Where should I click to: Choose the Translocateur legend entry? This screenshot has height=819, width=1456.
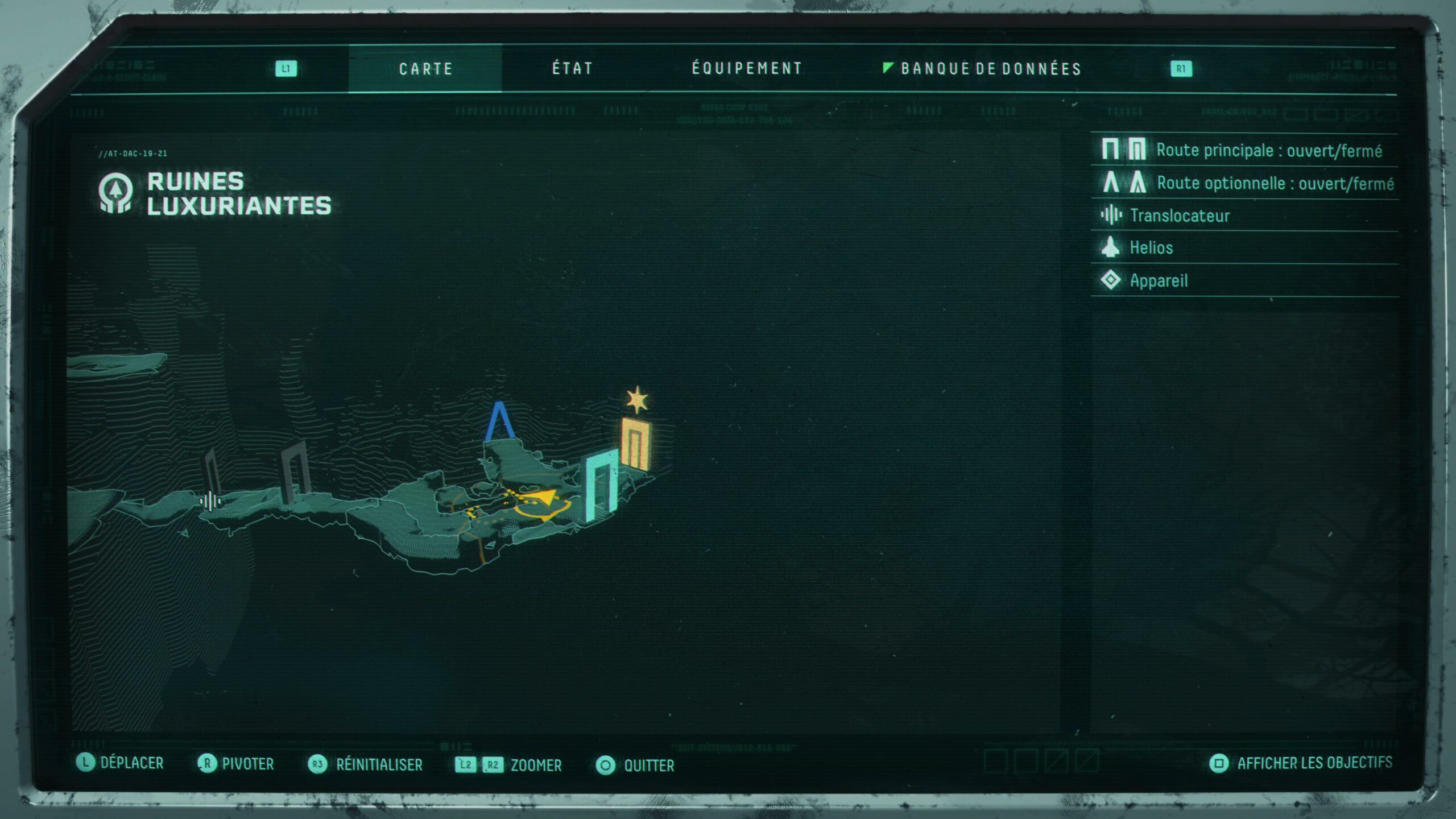[x=1179, y=216]
